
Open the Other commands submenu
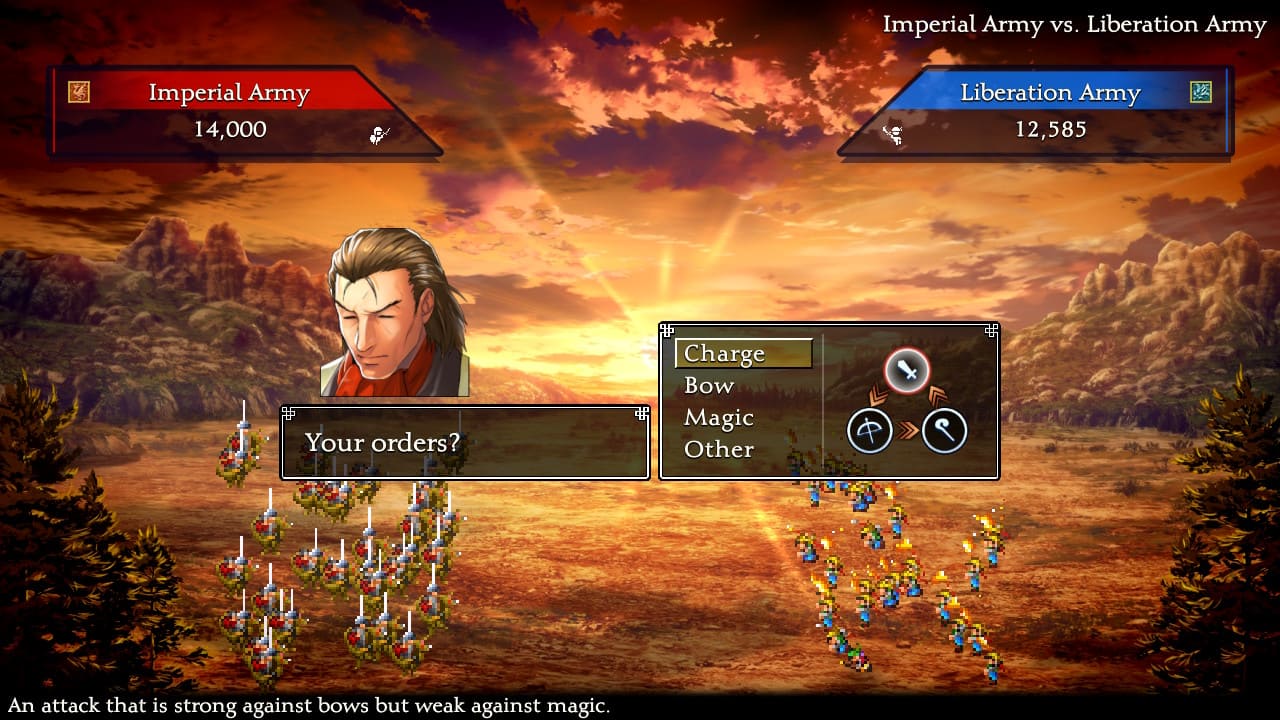pyautogui.click(x=719, y=450)
